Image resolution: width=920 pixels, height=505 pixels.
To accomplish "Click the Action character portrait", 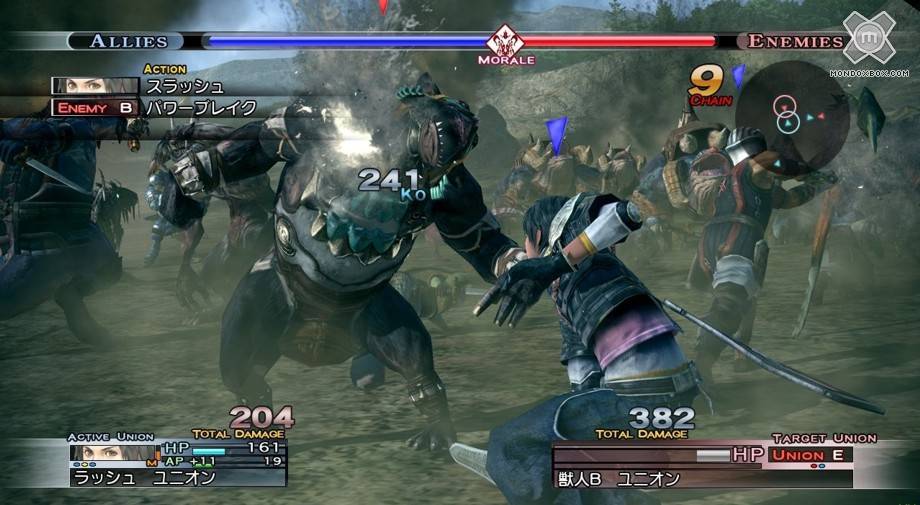I will tap(95, 86).
